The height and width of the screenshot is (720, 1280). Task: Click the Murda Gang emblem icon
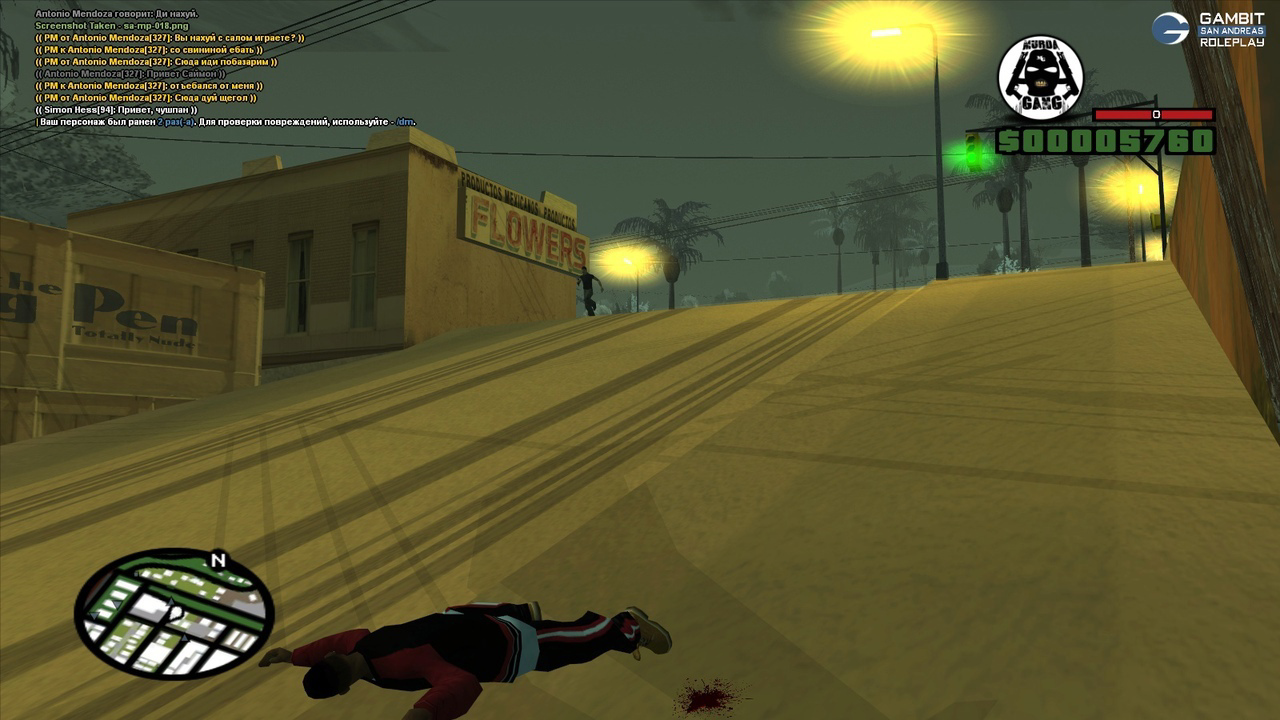(1040, 78)
